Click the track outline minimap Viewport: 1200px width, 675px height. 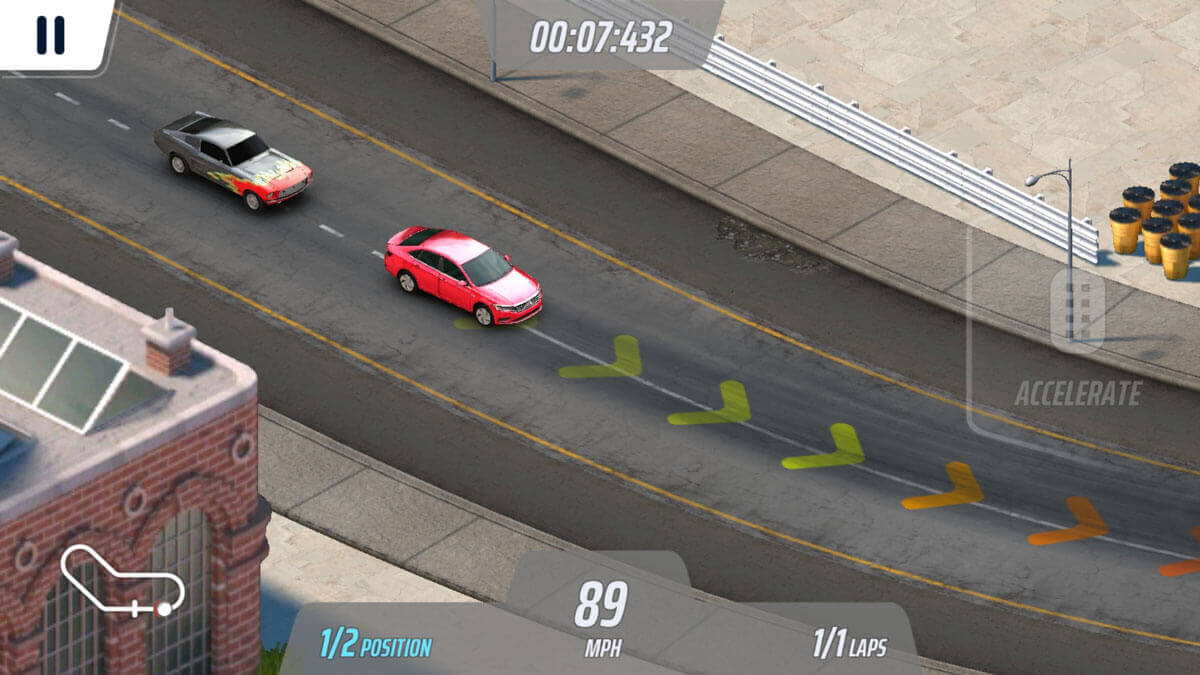point(122,580)
